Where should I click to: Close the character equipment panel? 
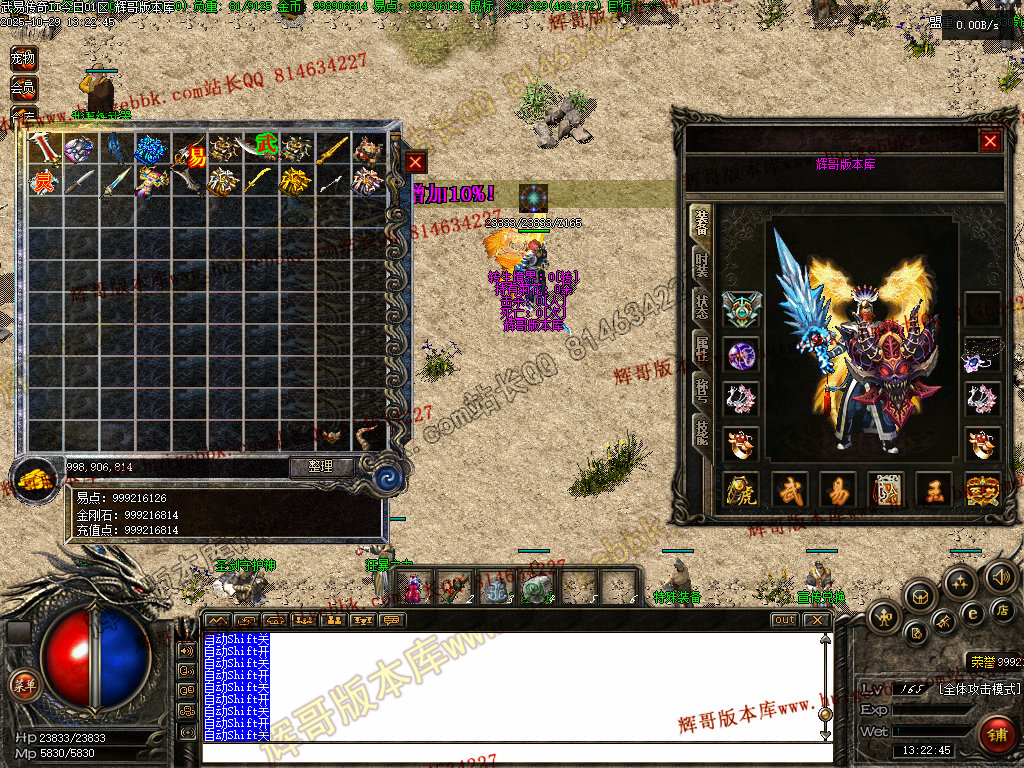tap(990, 141)
